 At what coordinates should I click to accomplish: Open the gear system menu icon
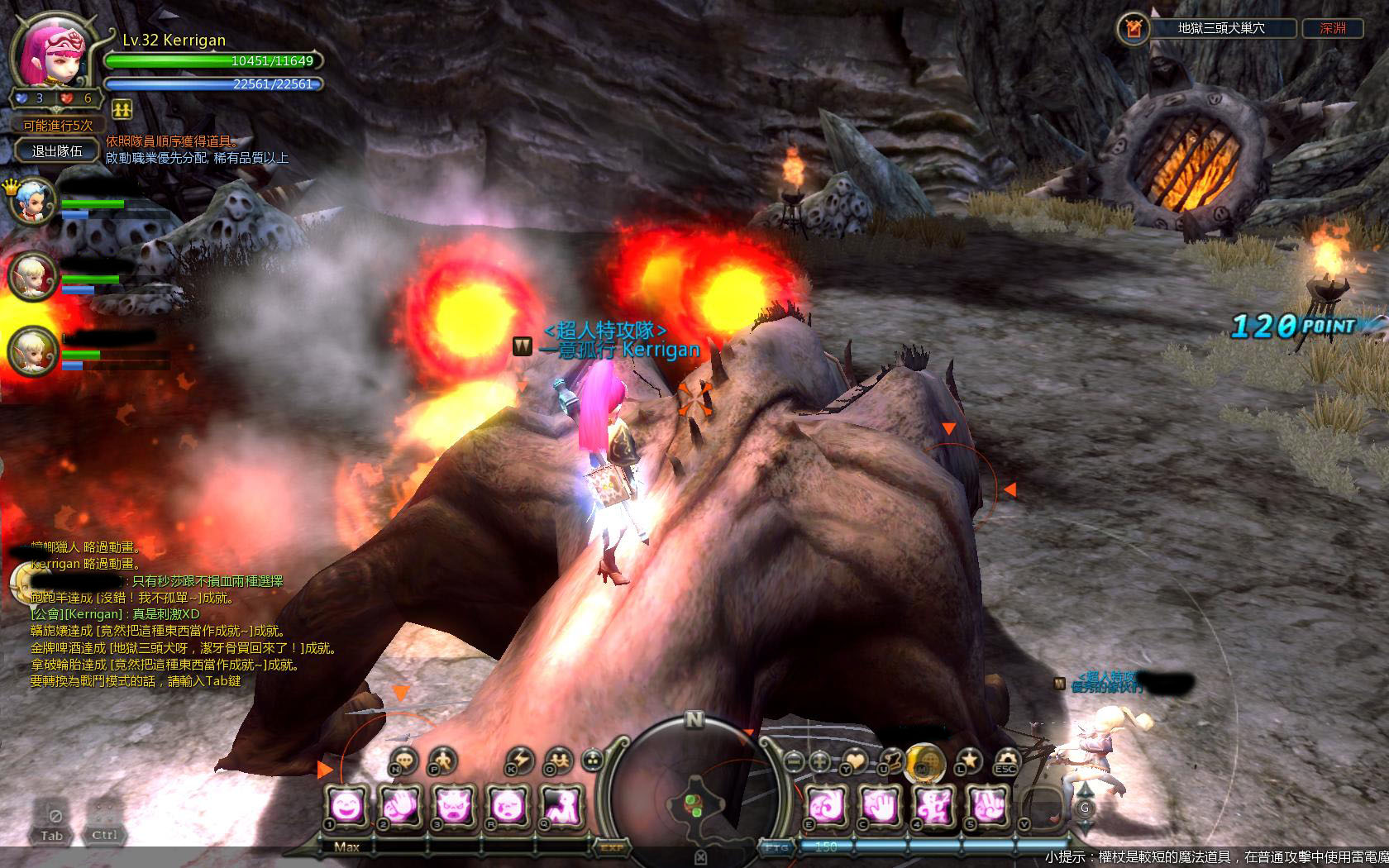(1006, 760)
